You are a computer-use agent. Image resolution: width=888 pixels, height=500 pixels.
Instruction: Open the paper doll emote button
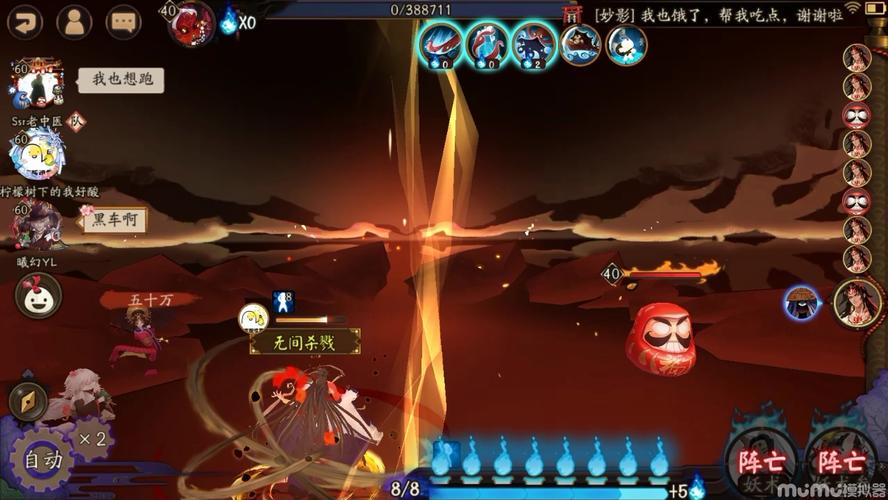(38, 295)
